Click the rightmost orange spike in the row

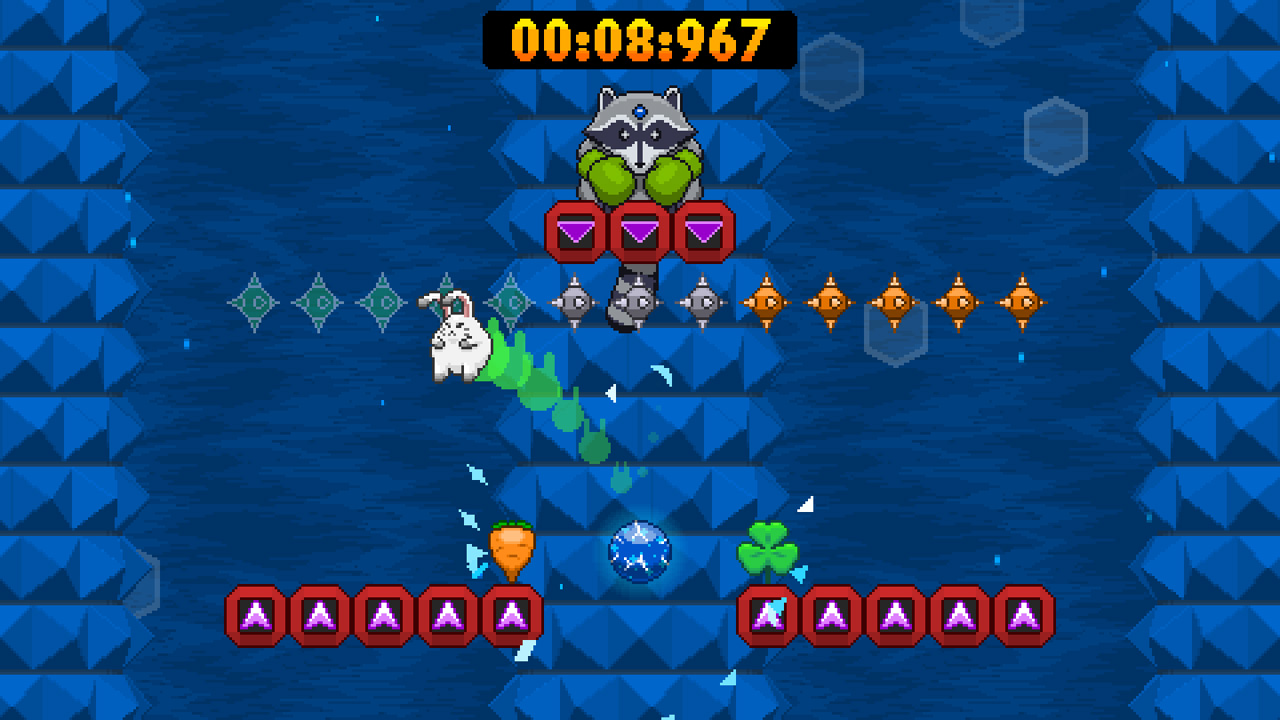click(x=1022, y=300)
